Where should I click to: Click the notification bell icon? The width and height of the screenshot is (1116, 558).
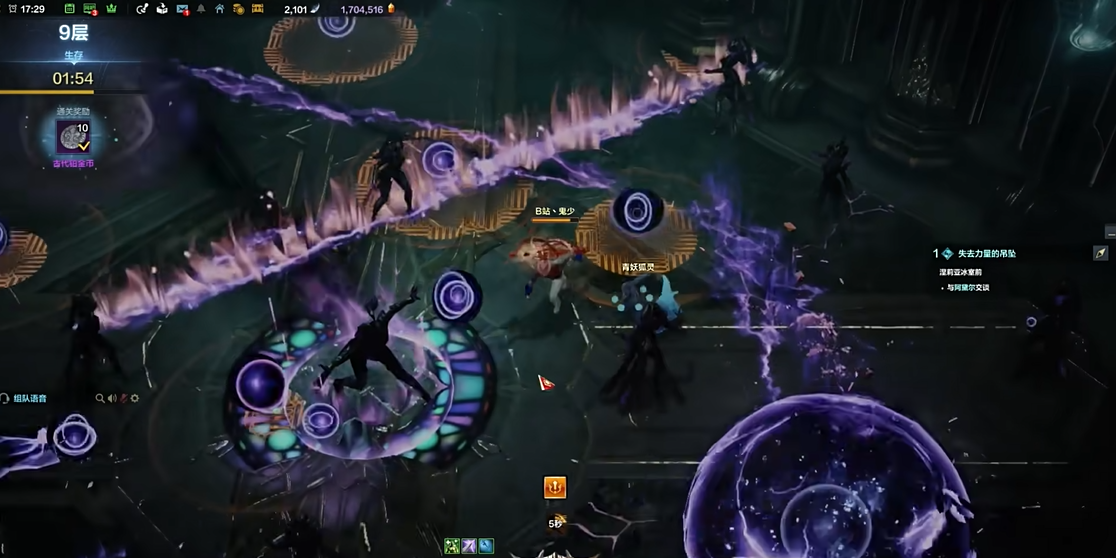[201, 9]
